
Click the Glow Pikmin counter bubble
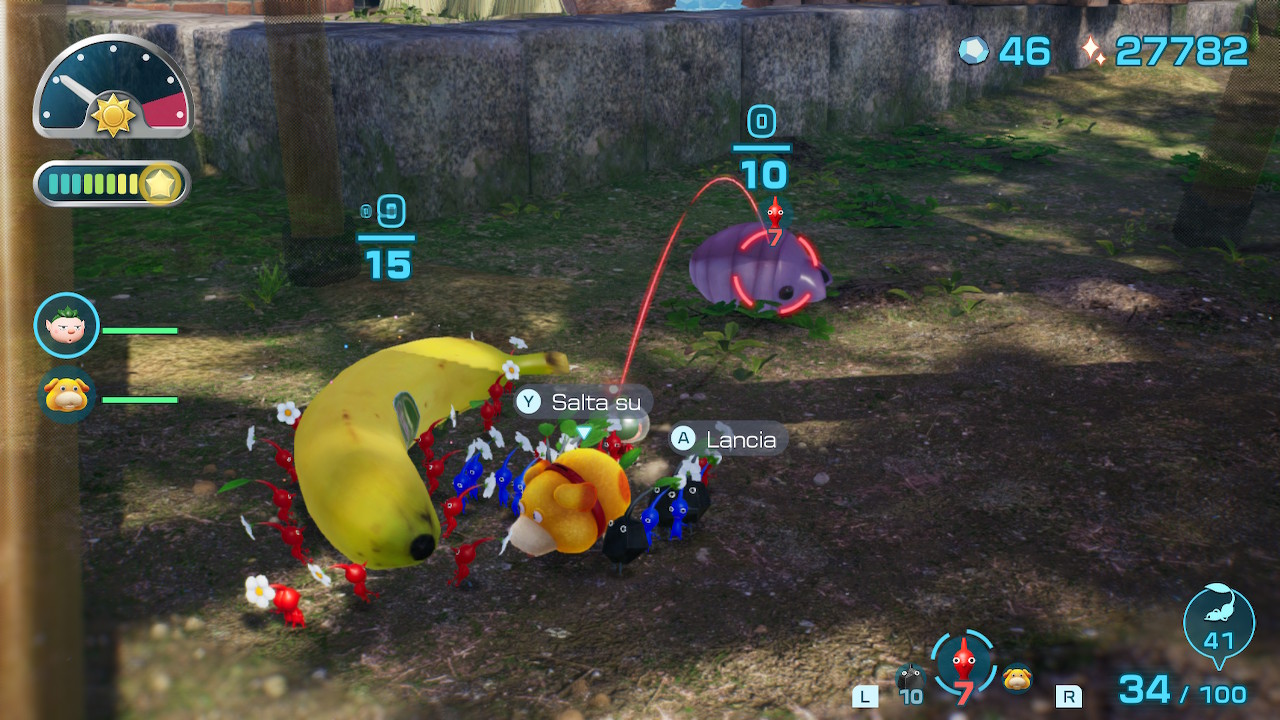click(x=1218, y=620)
